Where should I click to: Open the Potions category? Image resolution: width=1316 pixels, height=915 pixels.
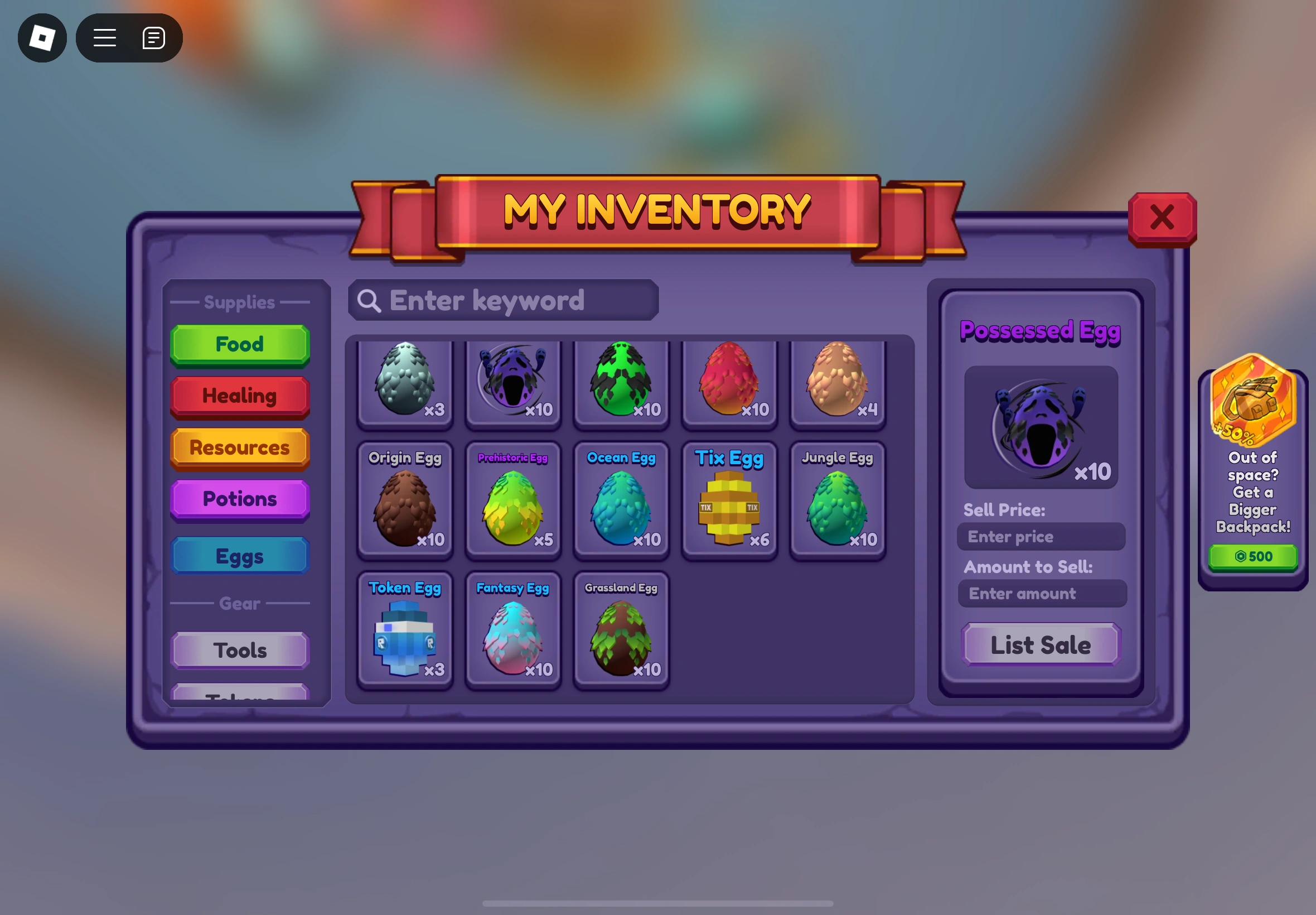(239, 499)
